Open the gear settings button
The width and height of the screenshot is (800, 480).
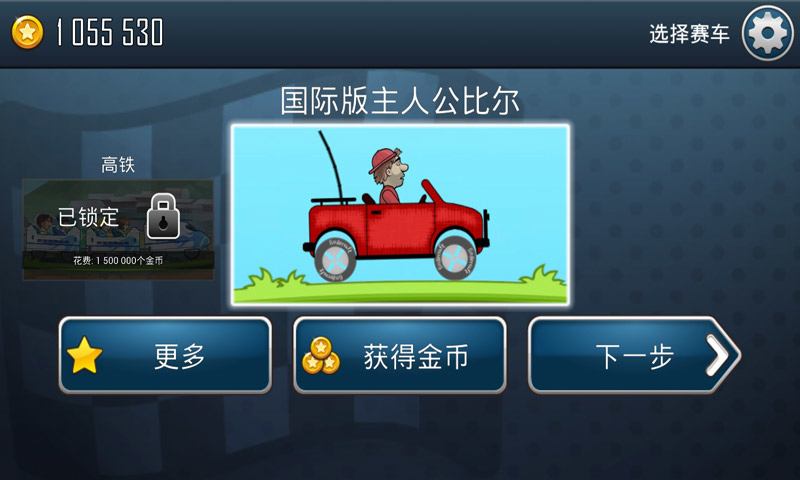768,34
